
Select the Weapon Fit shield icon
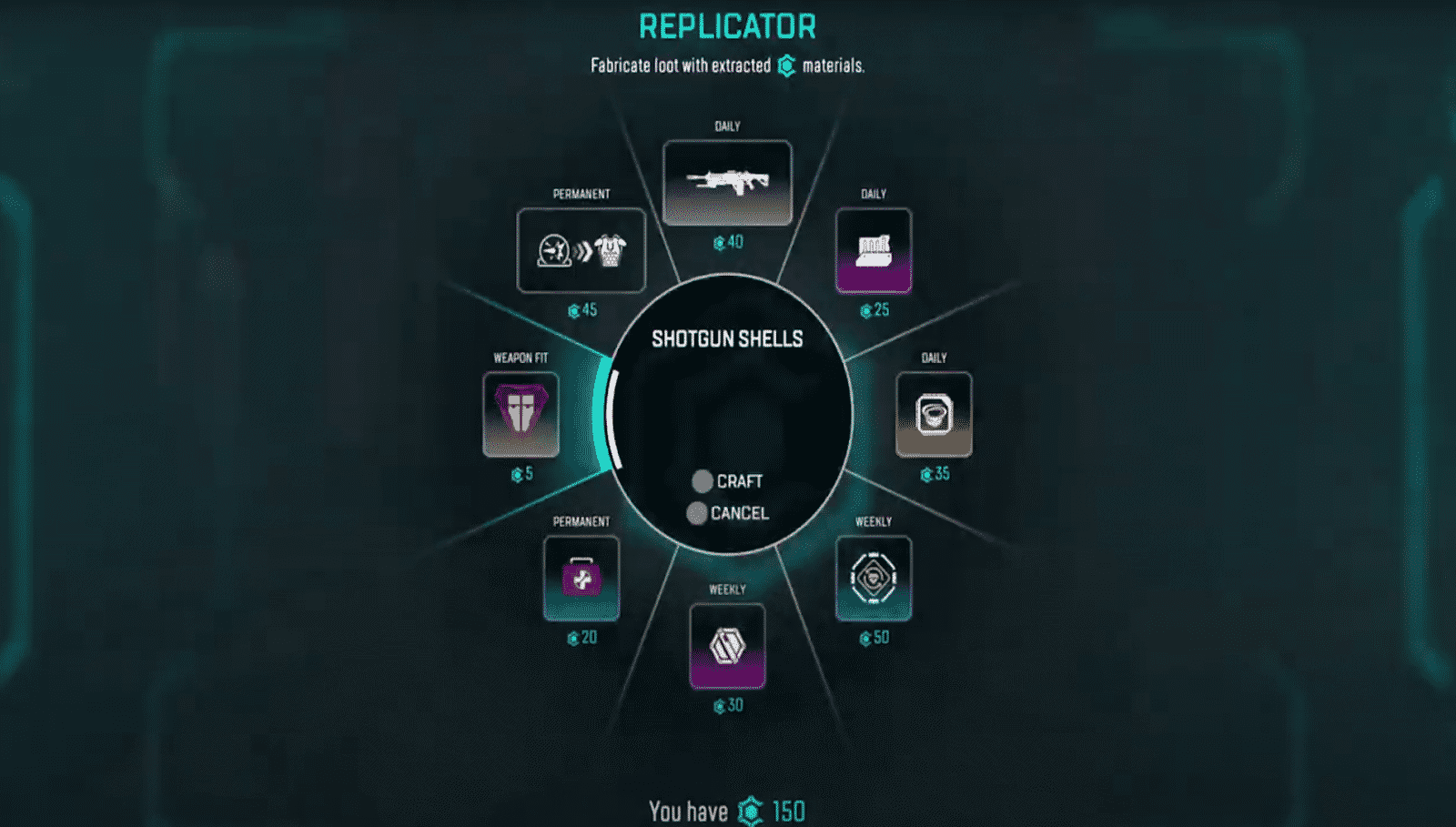coord(520,416)
